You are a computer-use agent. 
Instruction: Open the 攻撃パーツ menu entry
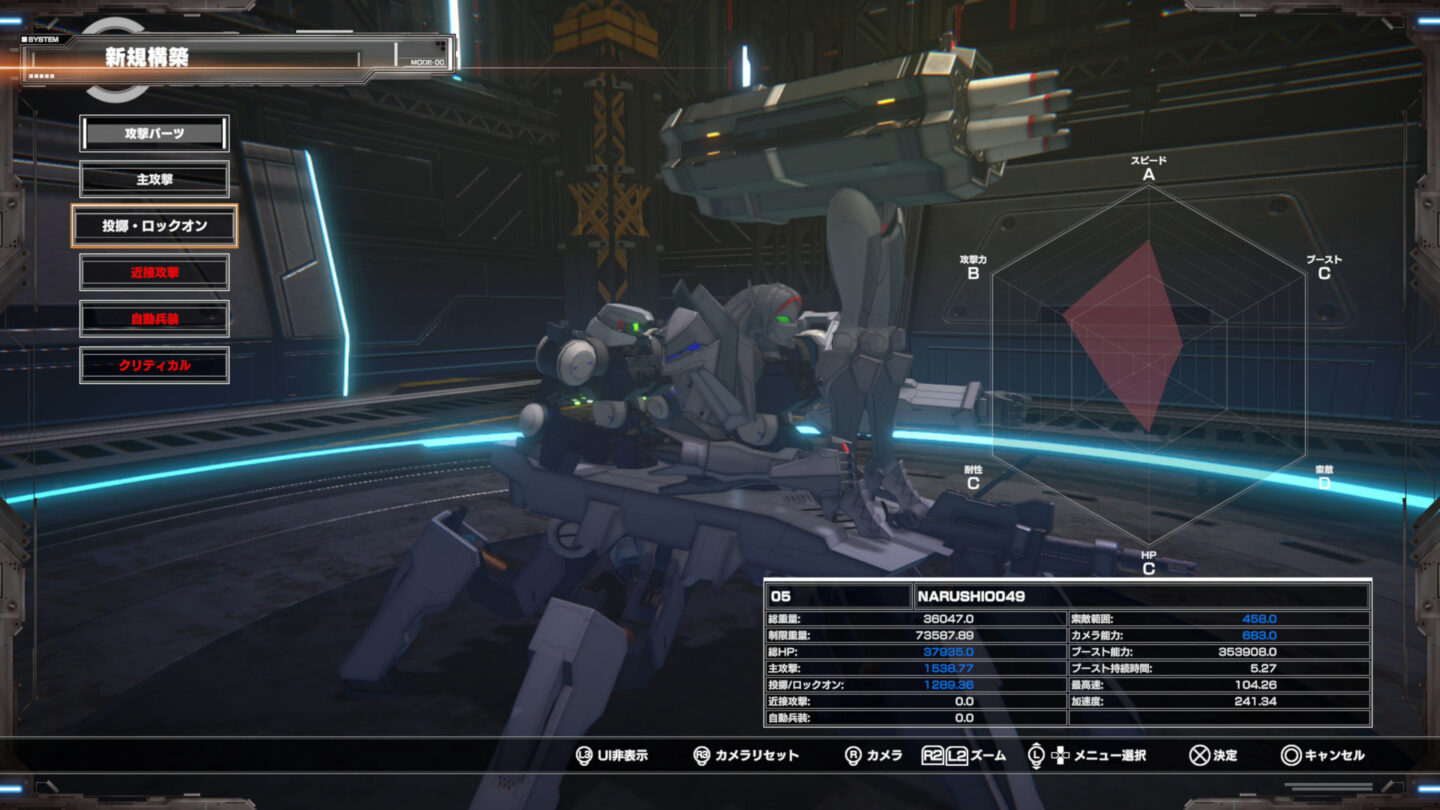coord(154,133)
